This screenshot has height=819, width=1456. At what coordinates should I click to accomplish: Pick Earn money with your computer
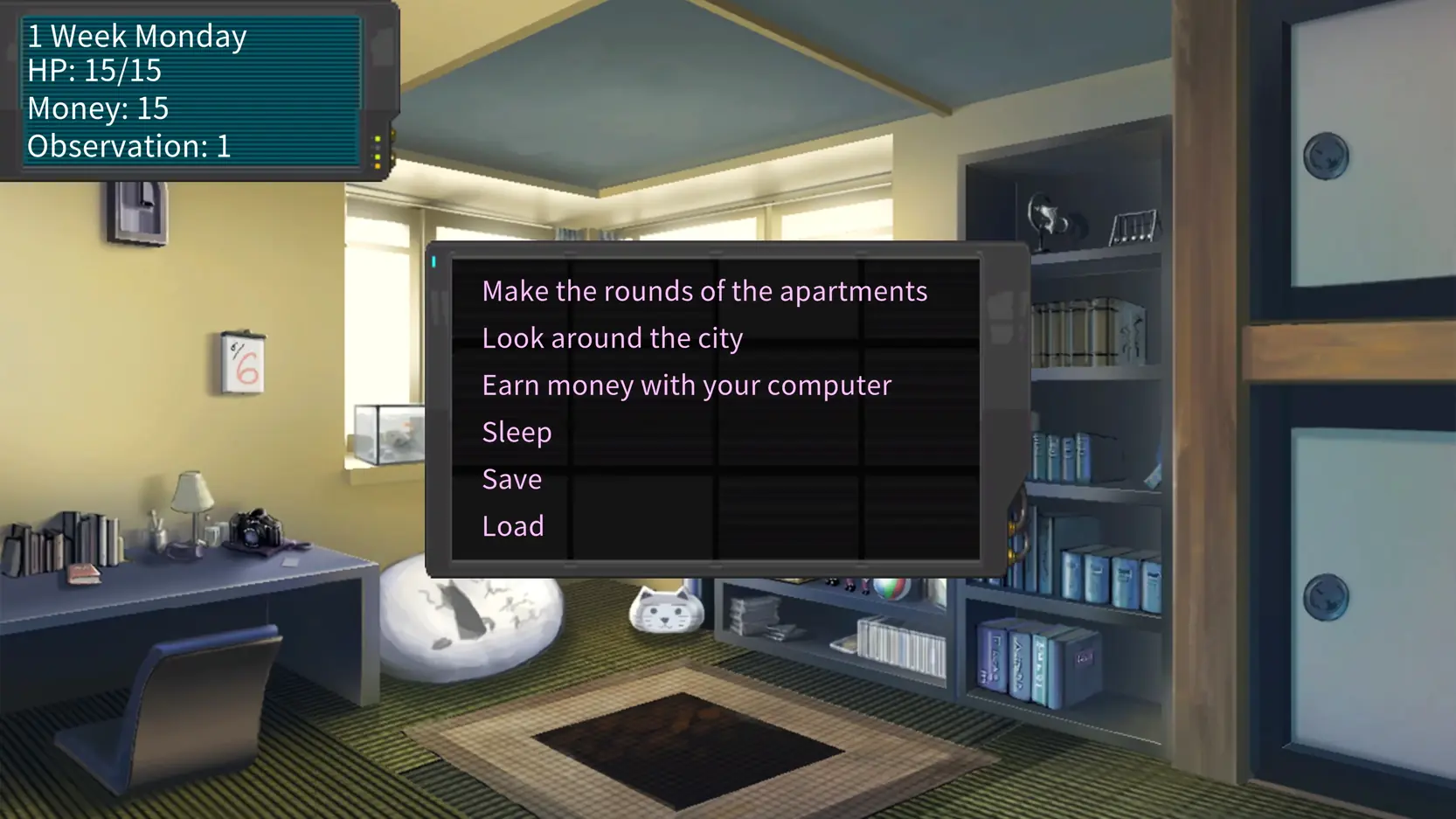[686, 385]
